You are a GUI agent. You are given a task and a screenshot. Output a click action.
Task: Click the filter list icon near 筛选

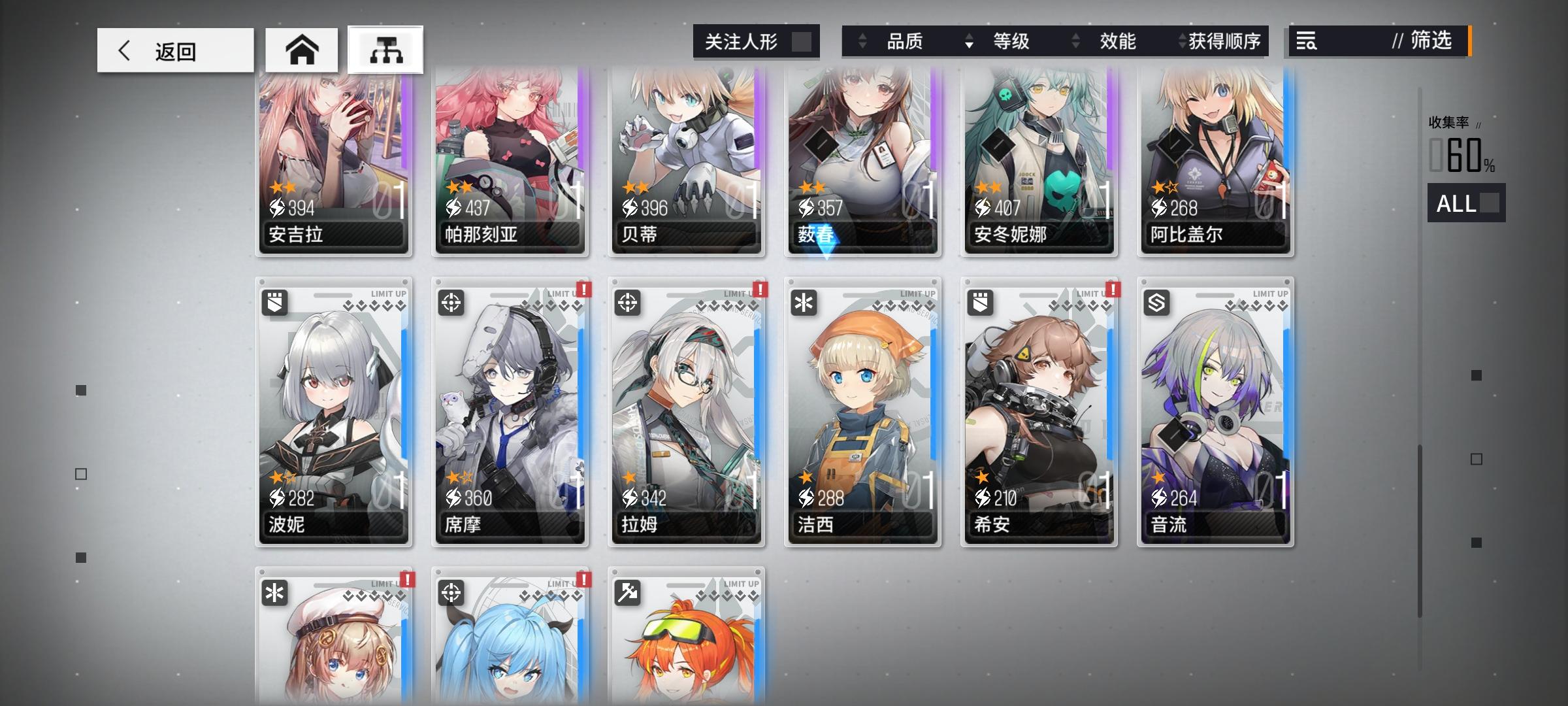(x=1307, y=41)
